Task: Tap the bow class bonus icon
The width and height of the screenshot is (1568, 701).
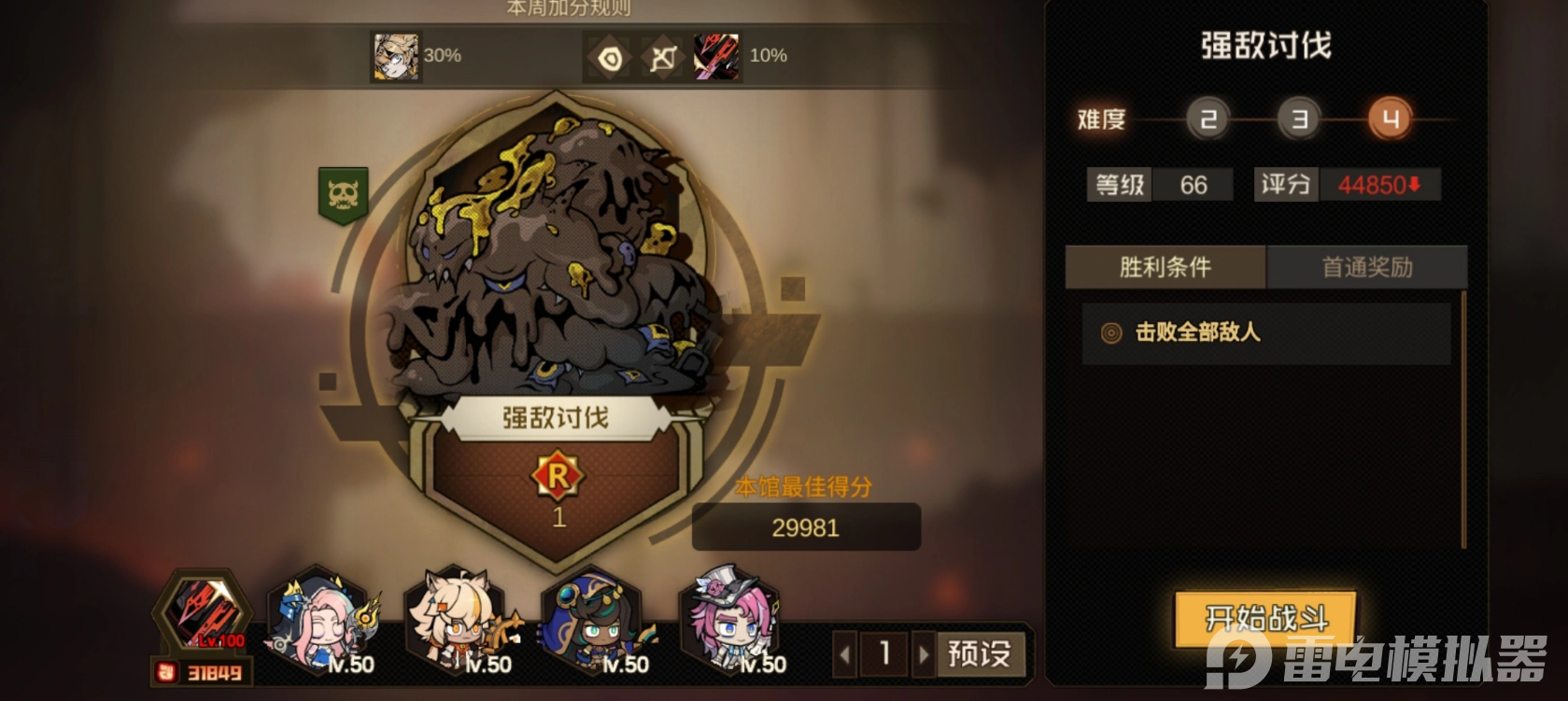Action: [x=663, y=58]
